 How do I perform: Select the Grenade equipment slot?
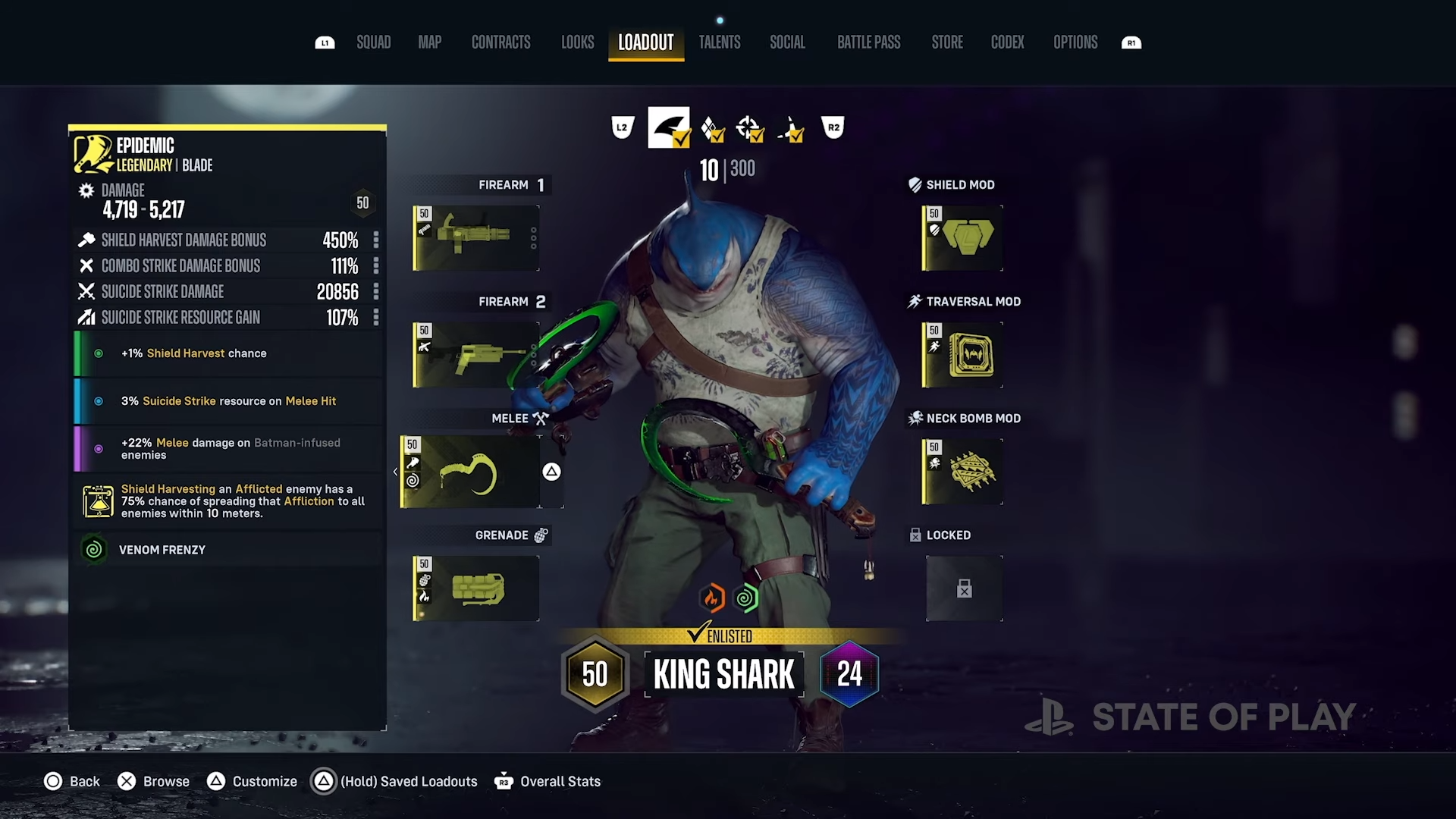(475, 588)
